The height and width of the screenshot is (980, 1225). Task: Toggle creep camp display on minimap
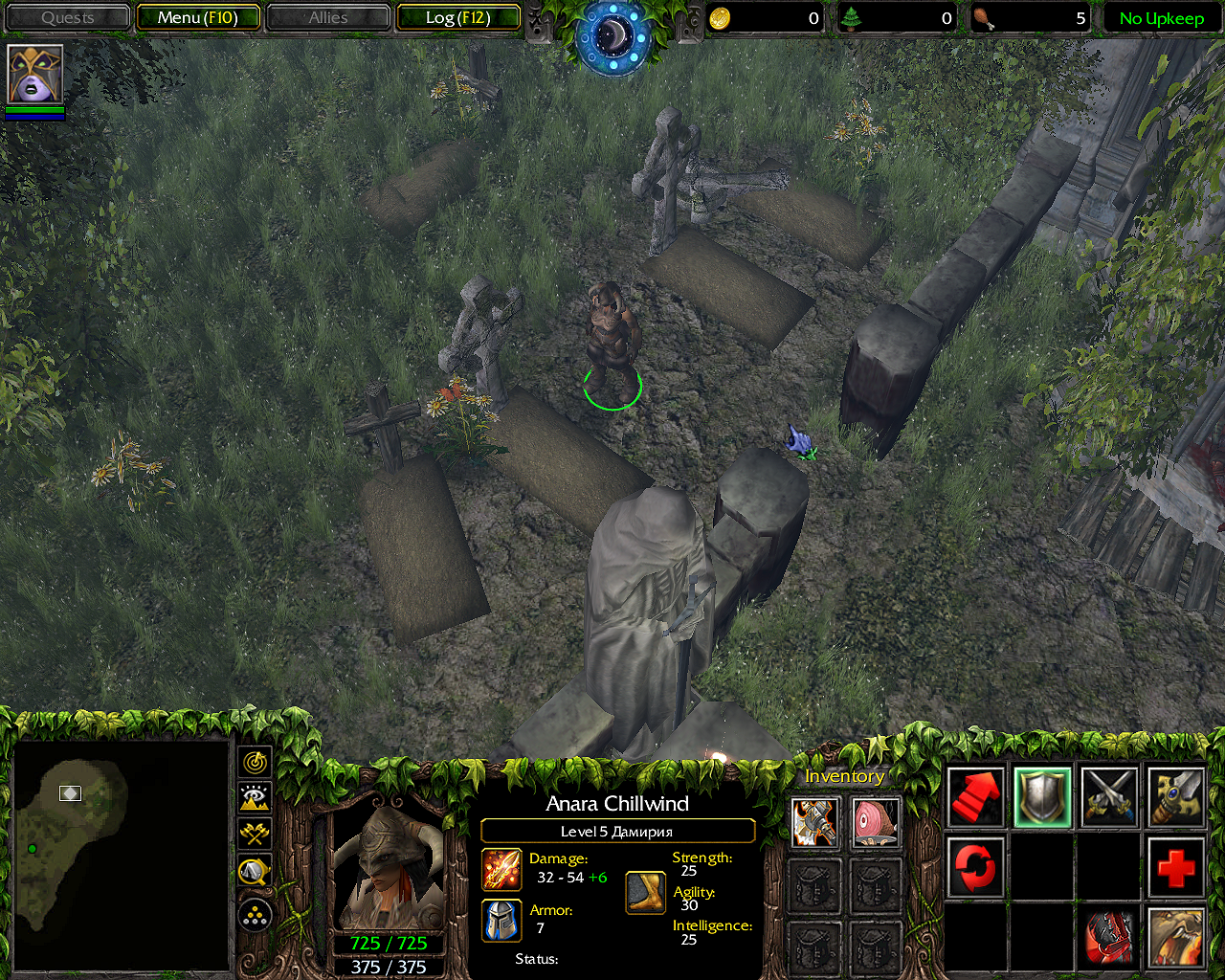tap(255, 870)
